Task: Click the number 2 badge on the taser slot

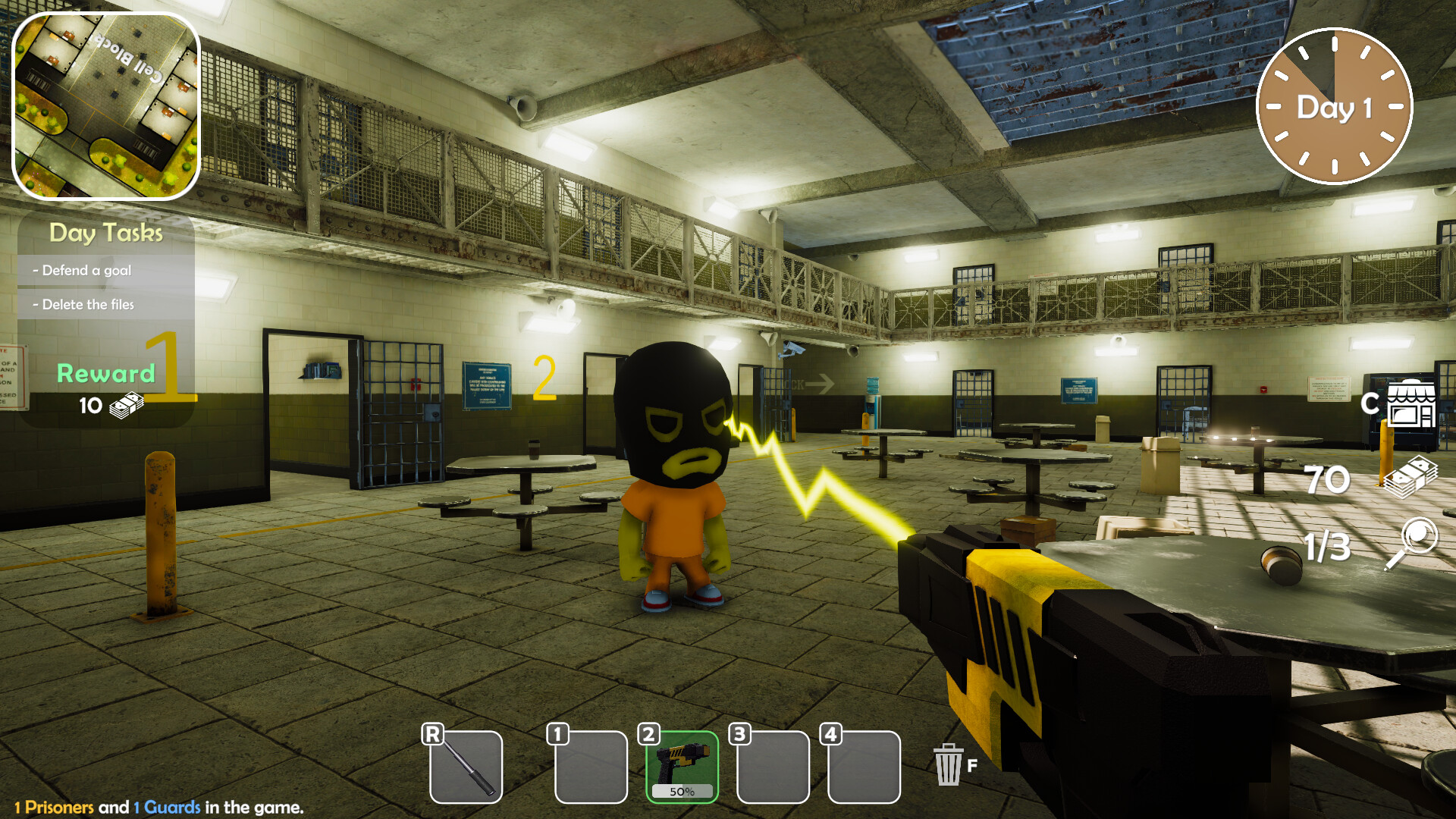Action: click(x=648, y=733)
